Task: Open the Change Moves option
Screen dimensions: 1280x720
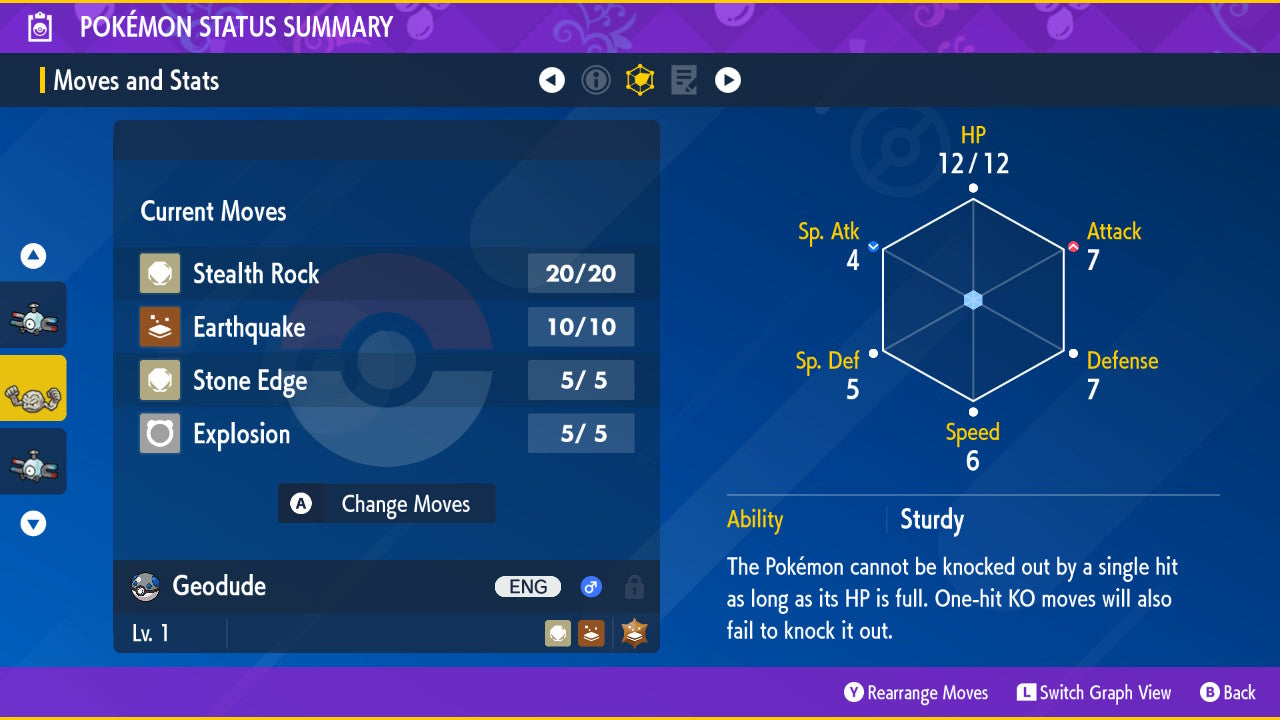Action: pyautogui.click(x=386, y=504)
